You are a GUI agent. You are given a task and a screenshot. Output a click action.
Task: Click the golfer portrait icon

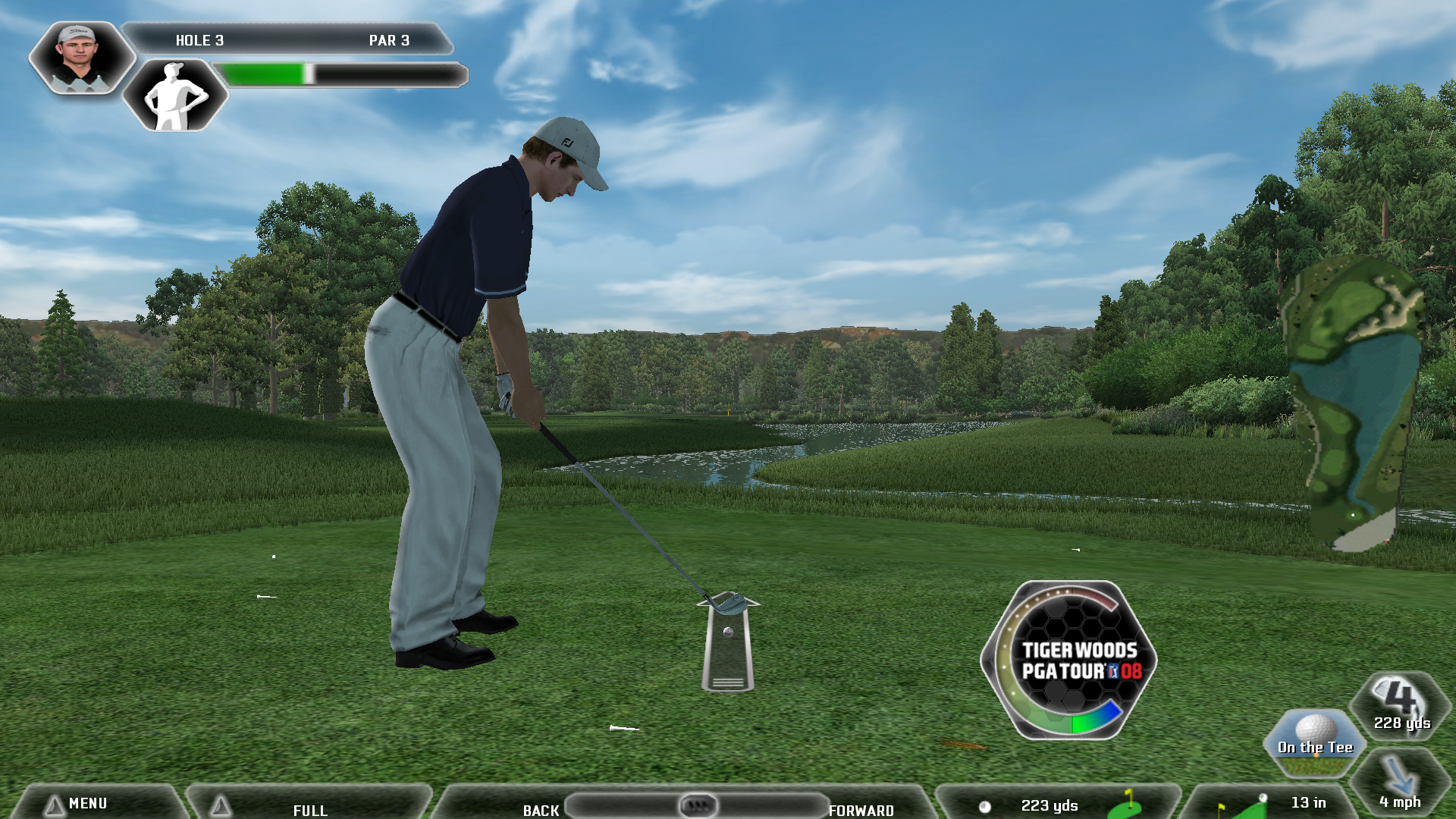[x=80, y=58]
